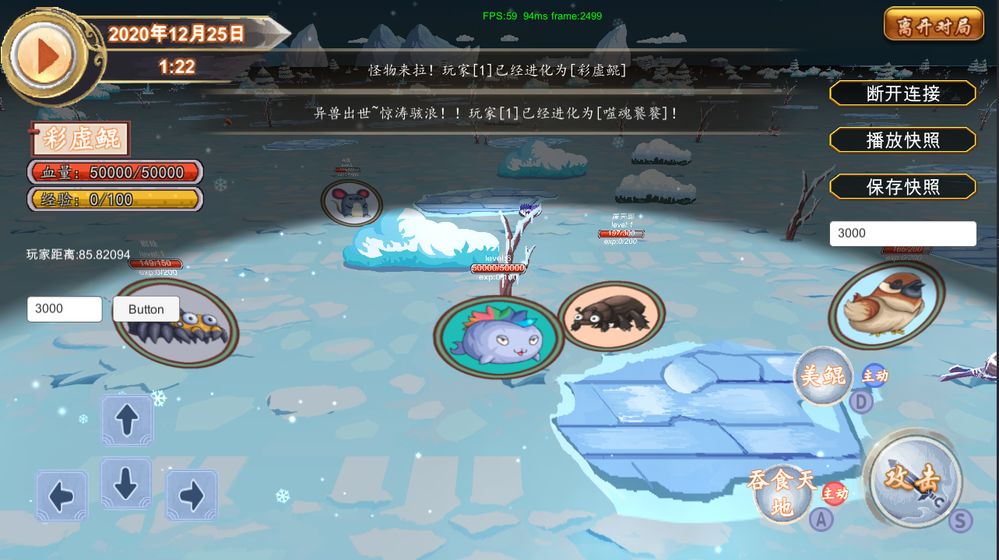
Task: Tap the right arrow movement pad
Action: pyautogui.click(x=191, y=496)
